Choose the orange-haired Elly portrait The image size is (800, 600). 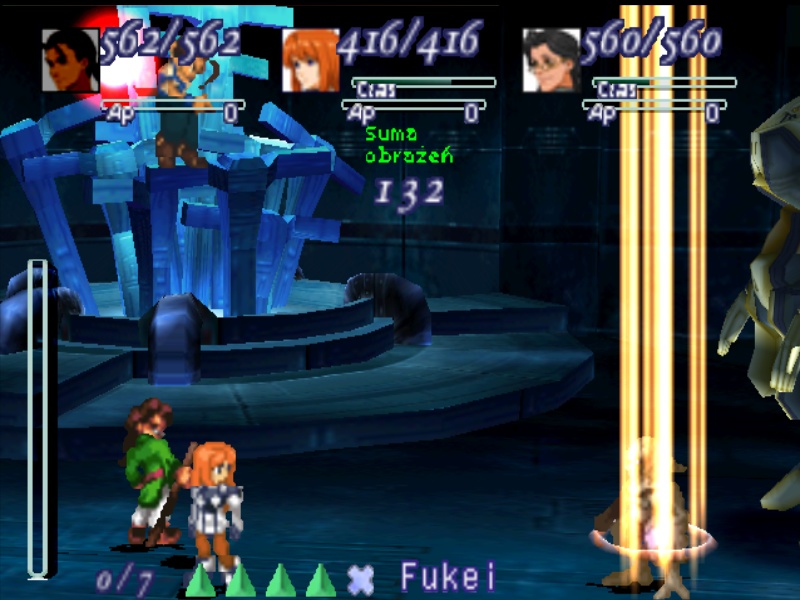[311, 60]
